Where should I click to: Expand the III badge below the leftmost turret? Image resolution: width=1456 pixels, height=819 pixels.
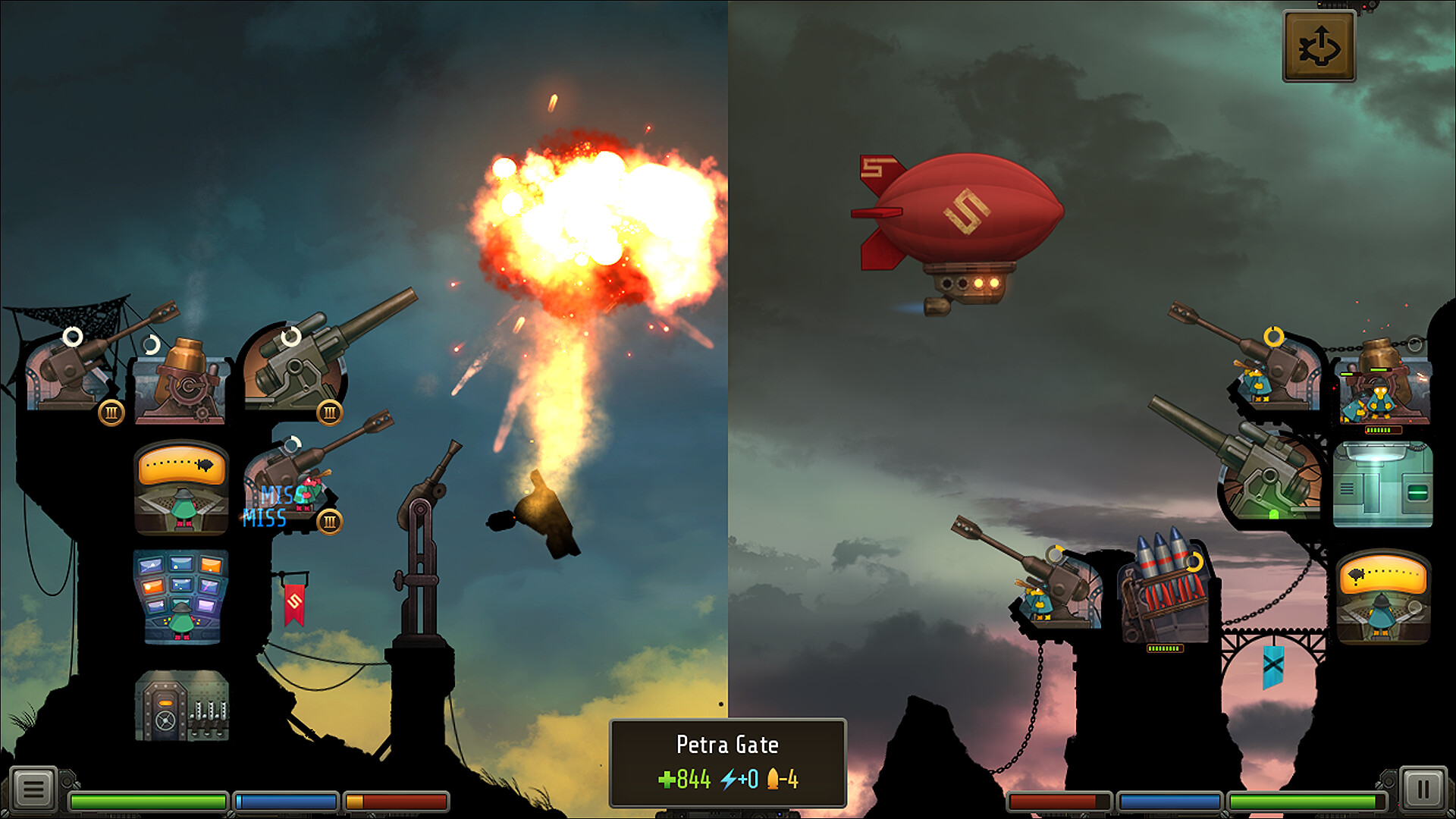[111, 412]
